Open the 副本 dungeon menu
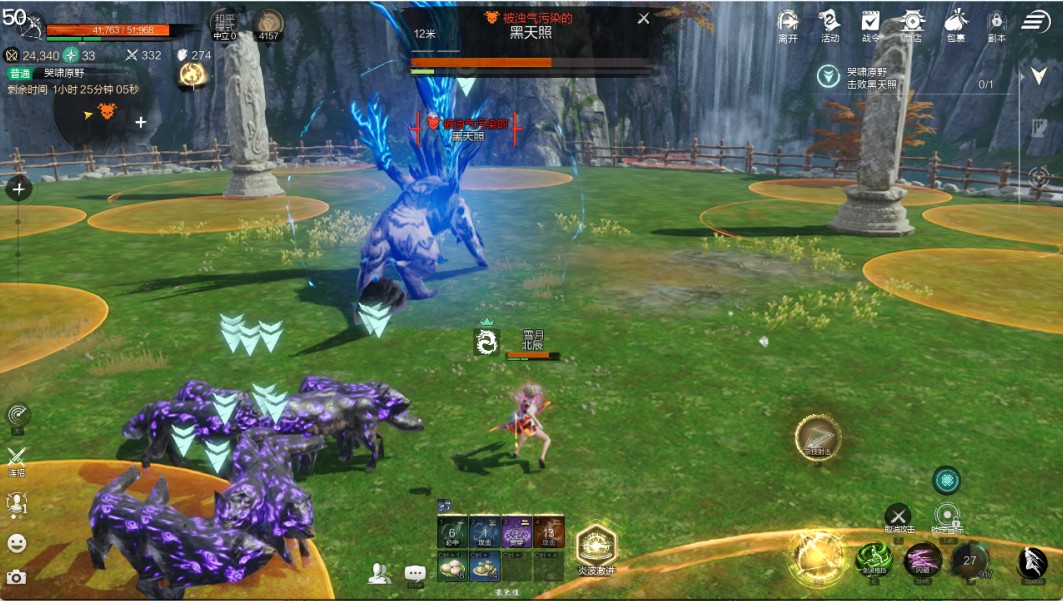 tap(996, 23)
